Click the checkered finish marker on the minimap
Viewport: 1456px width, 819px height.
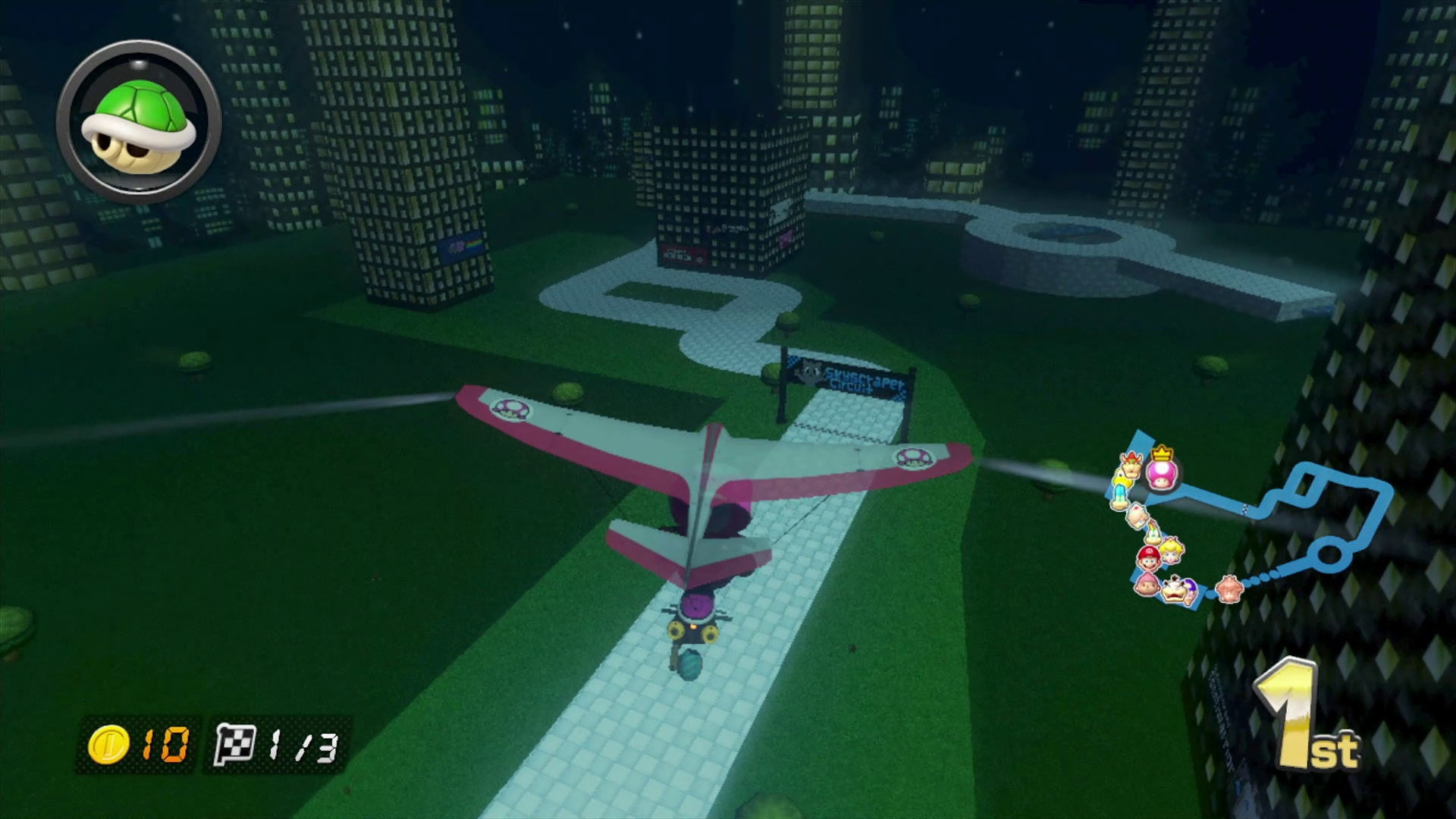(1244, 510)
